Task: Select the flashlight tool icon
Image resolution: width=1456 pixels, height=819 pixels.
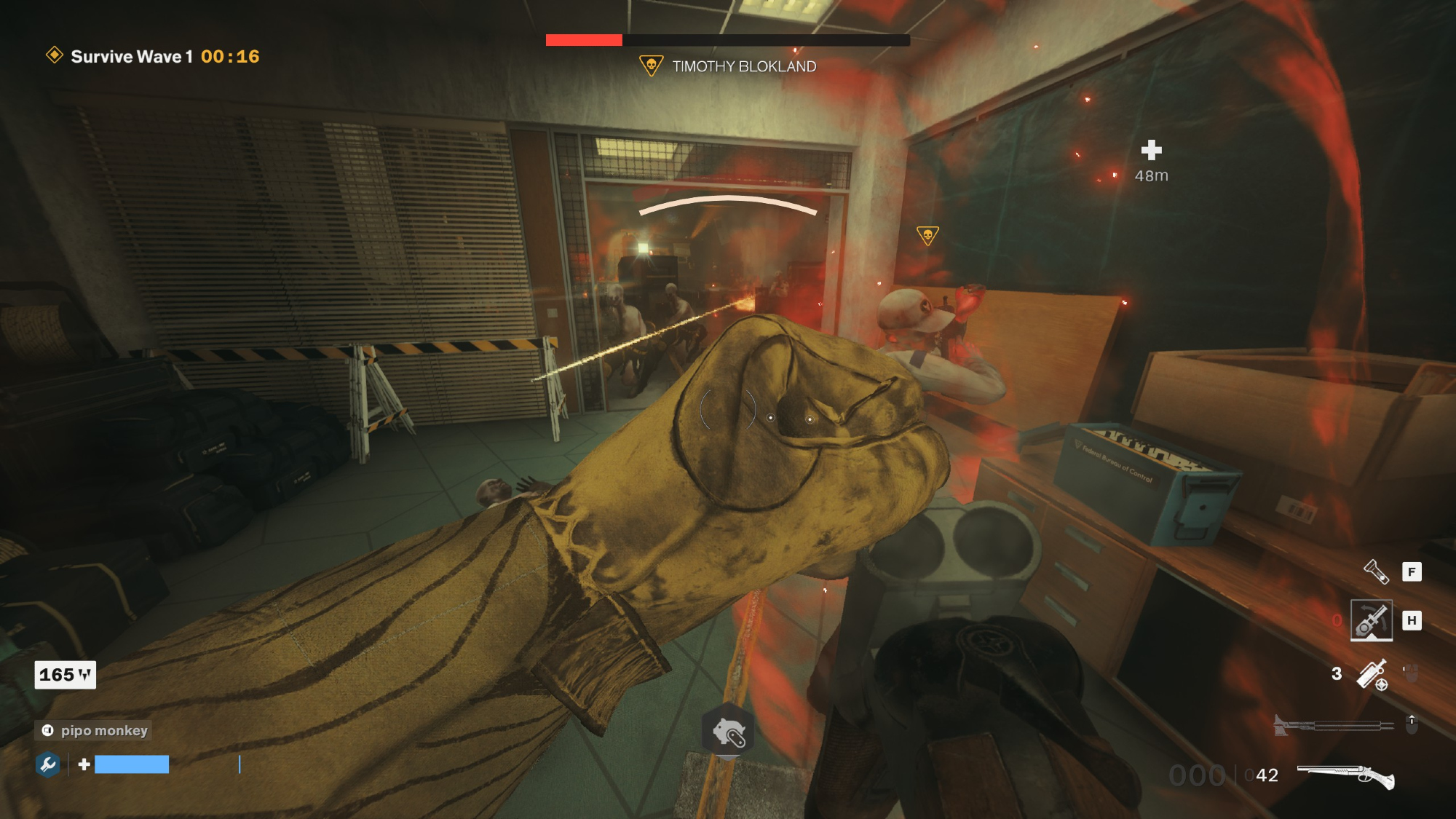Action: pyautogui.click(x=1376, y=571)
